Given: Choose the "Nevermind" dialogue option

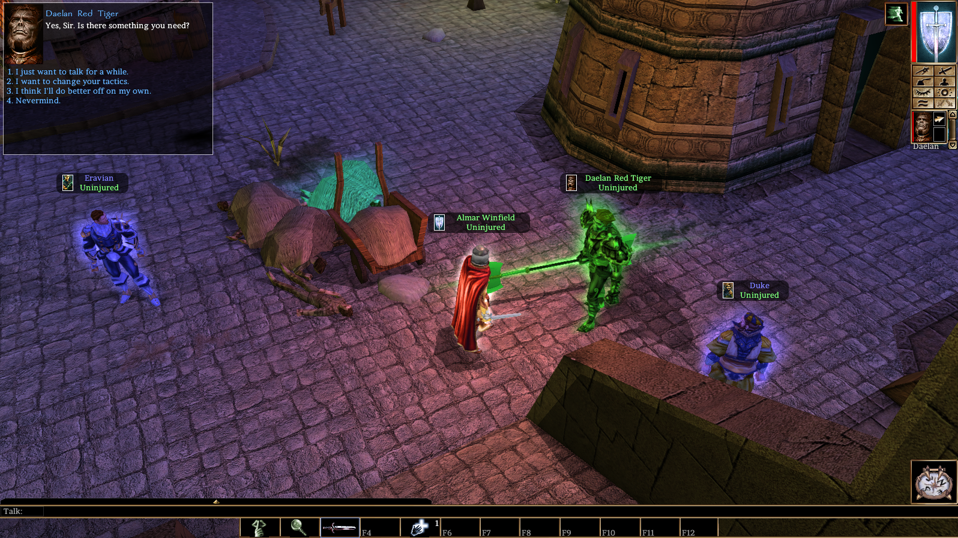Looking at the screenshot, I should [38, 101].
